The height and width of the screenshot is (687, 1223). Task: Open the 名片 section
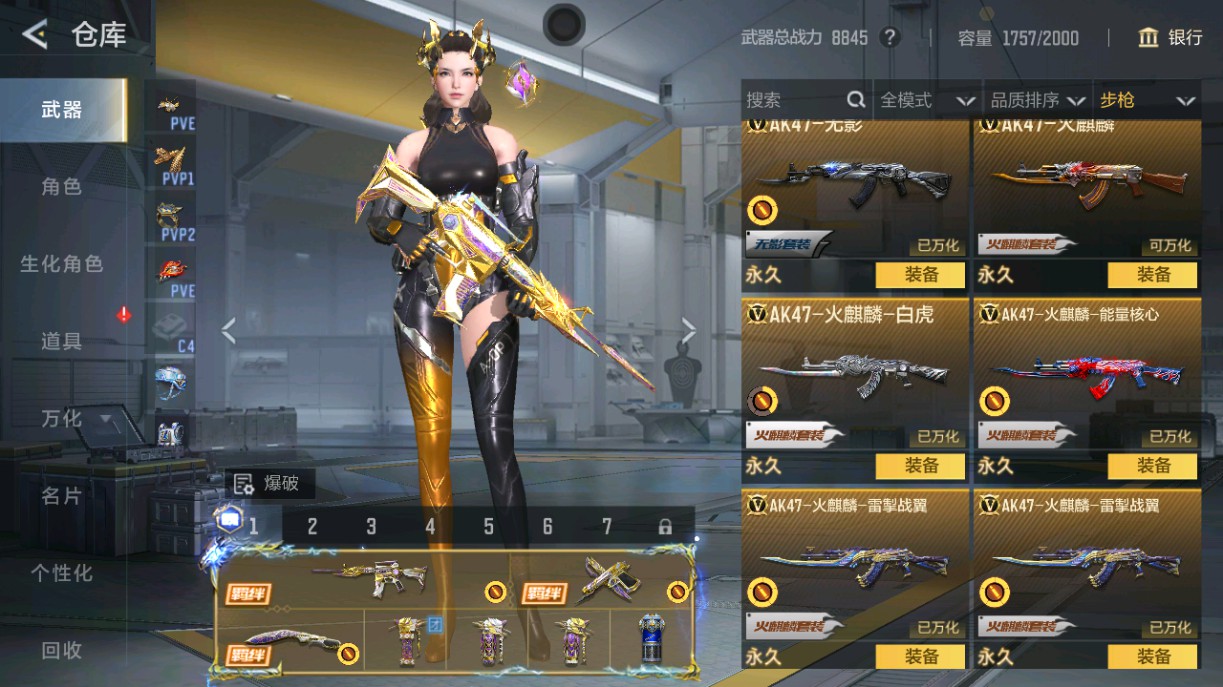click(62, 496)
